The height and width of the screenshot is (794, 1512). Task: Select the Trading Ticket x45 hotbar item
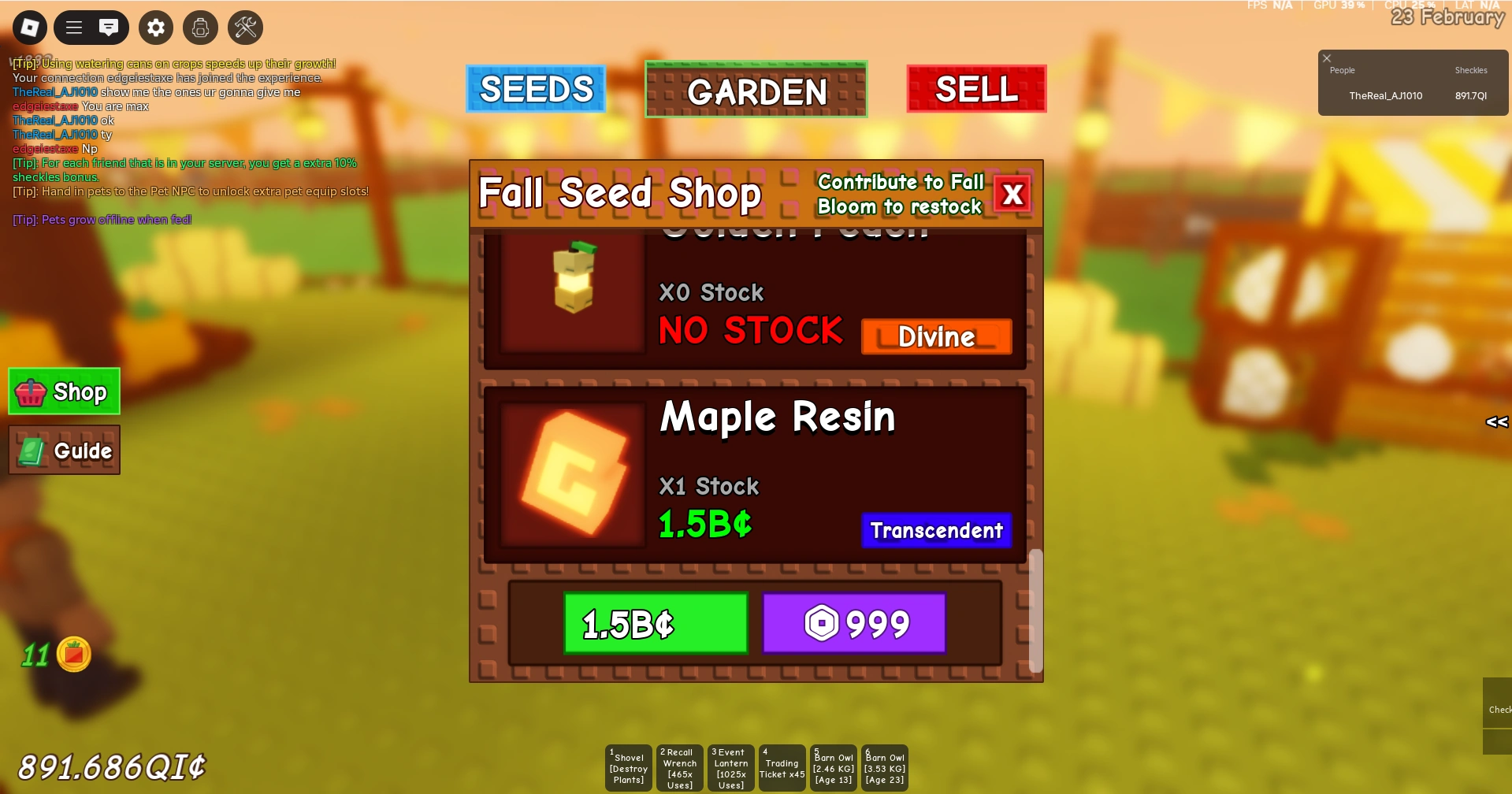tap(782, 768)
